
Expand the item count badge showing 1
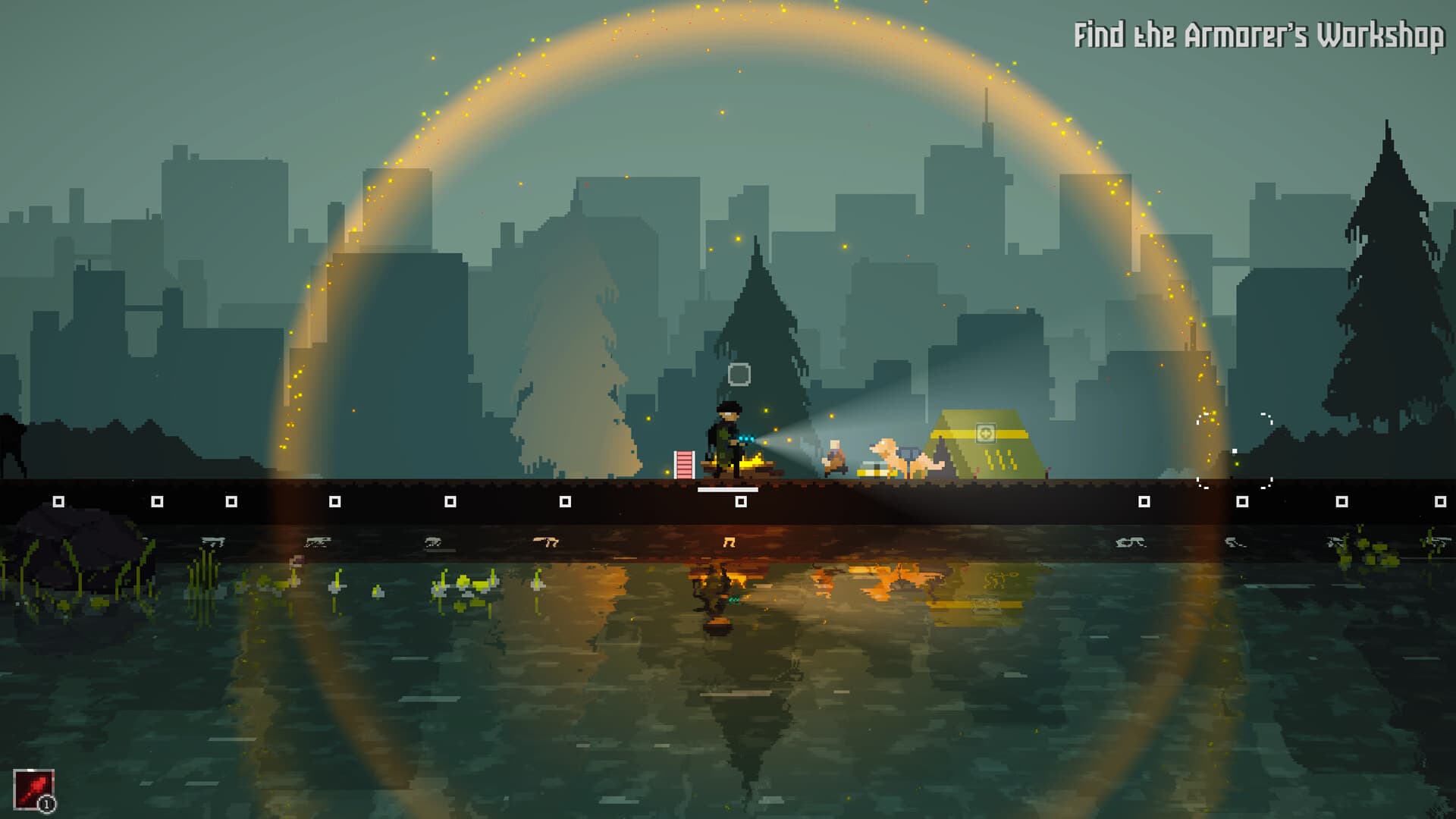pyautogui.click(x=47, y=802)
